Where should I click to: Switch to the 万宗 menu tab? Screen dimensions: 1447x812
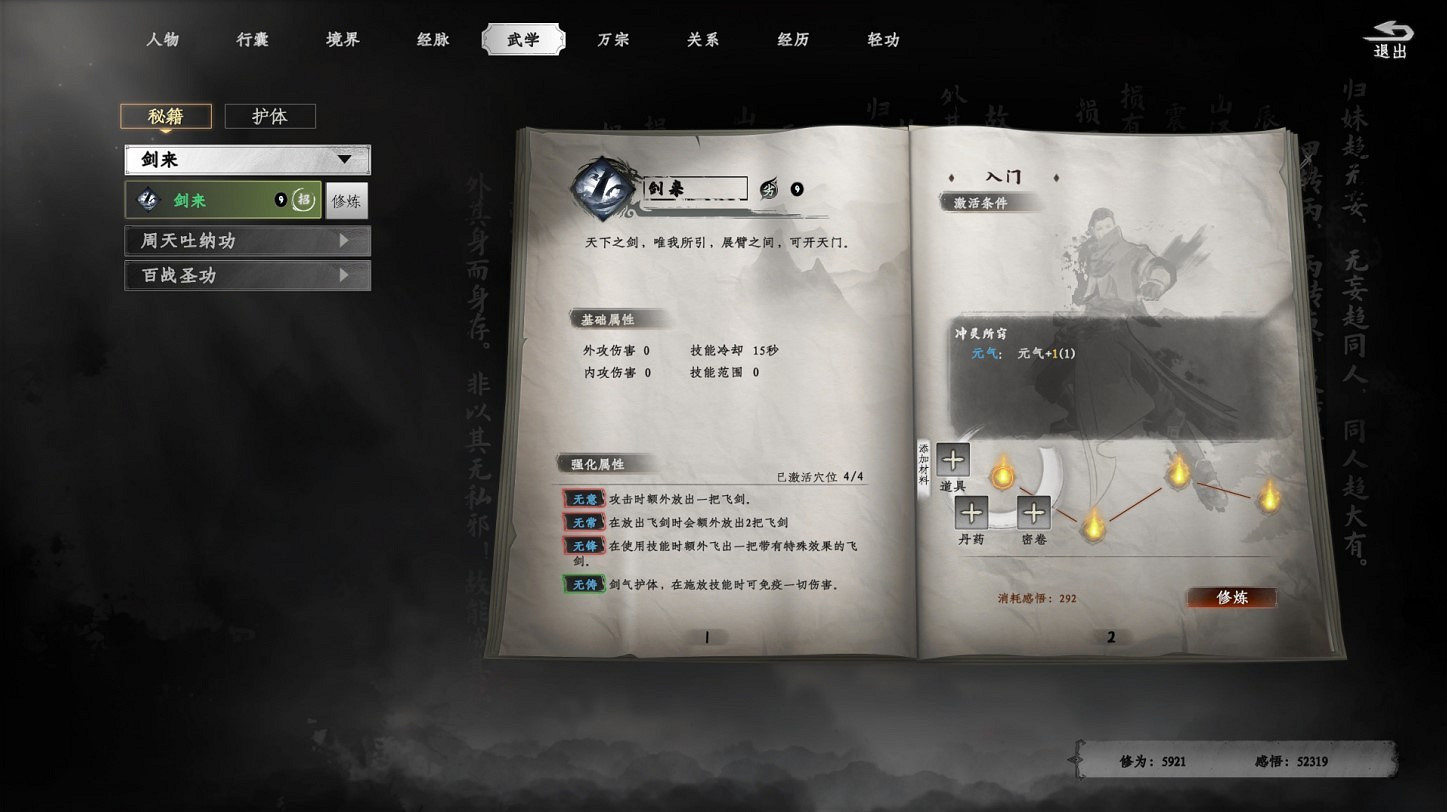(x=613, y=40)
